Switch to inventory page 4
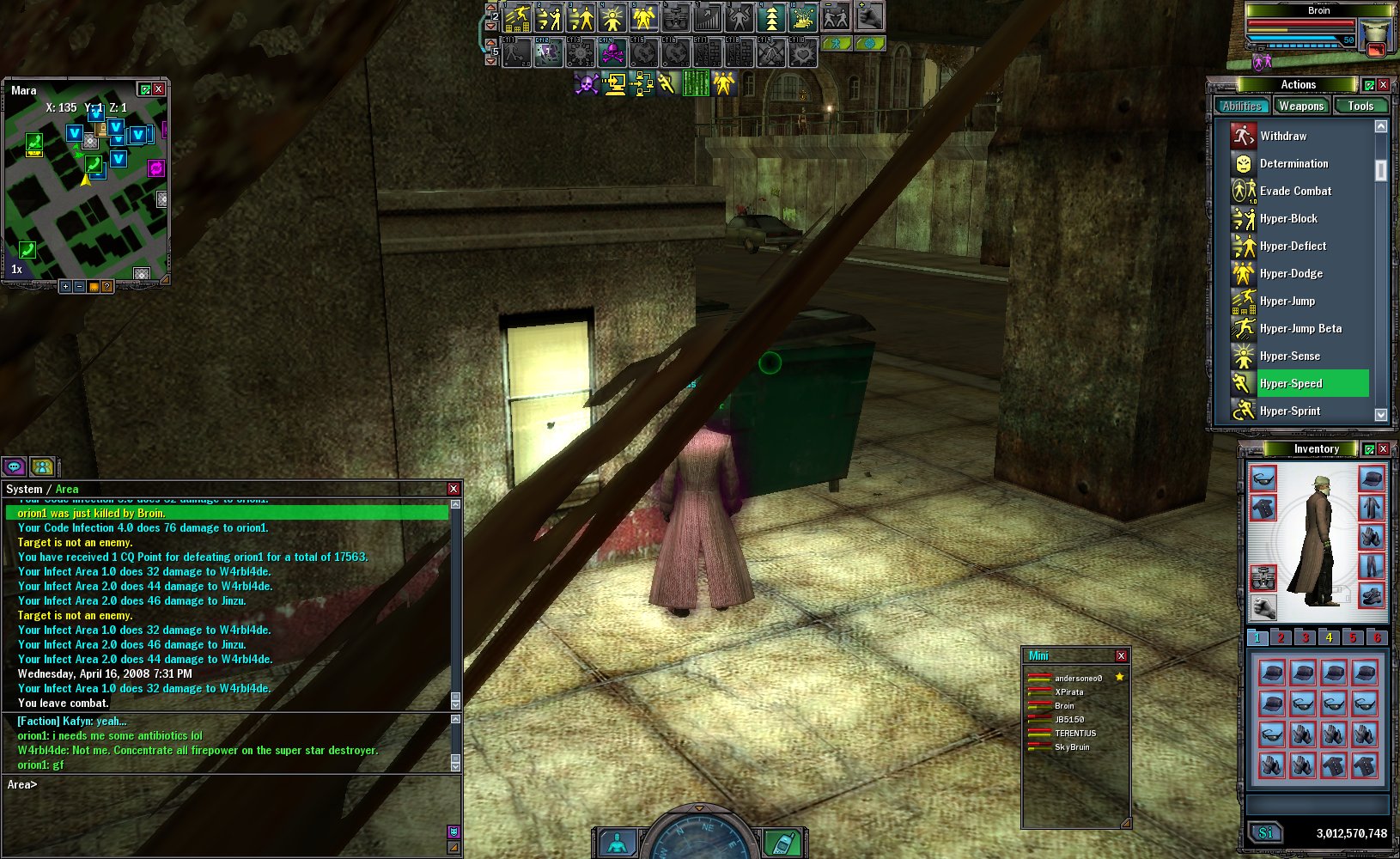The image size is (1400, 859). (x=1329, y=637)
